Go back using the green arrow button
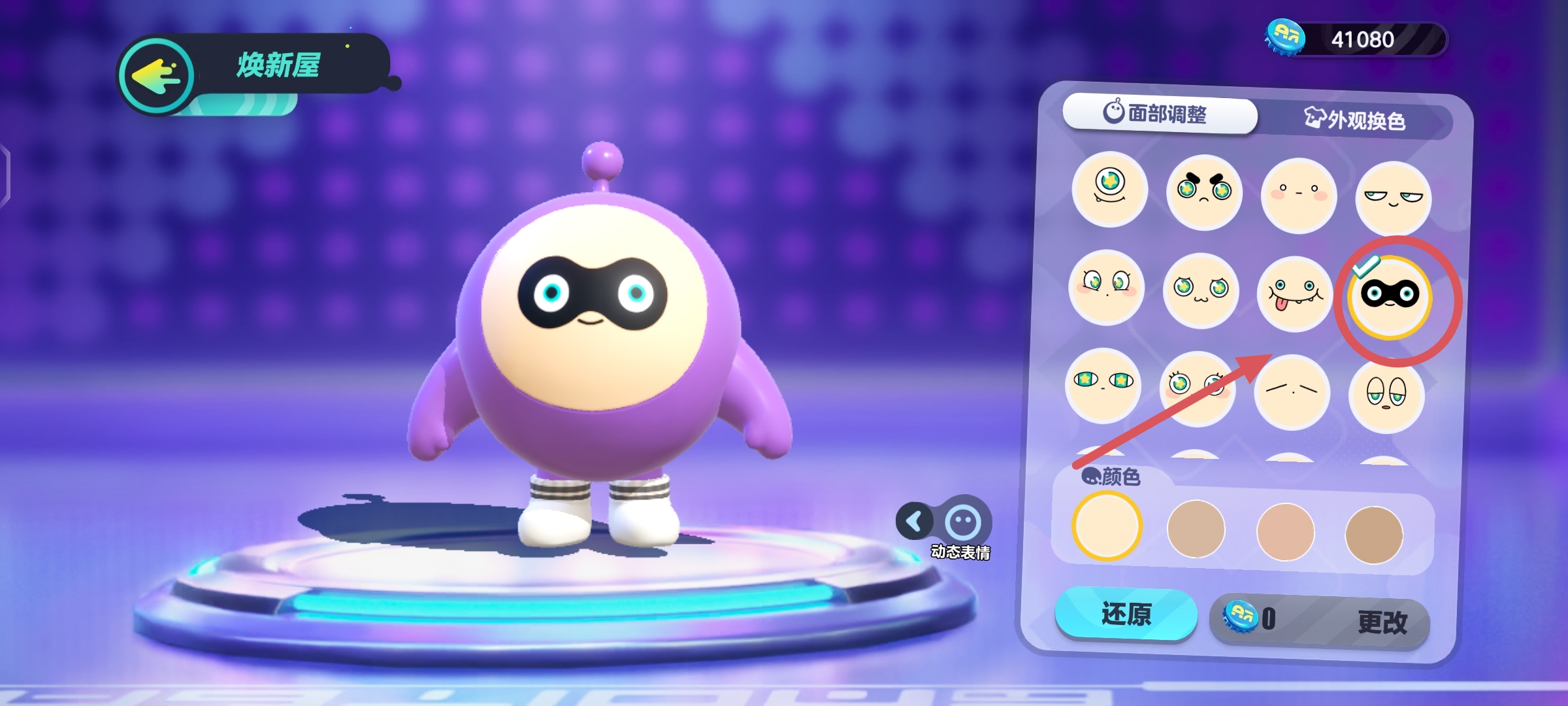 tap(157, 76)
